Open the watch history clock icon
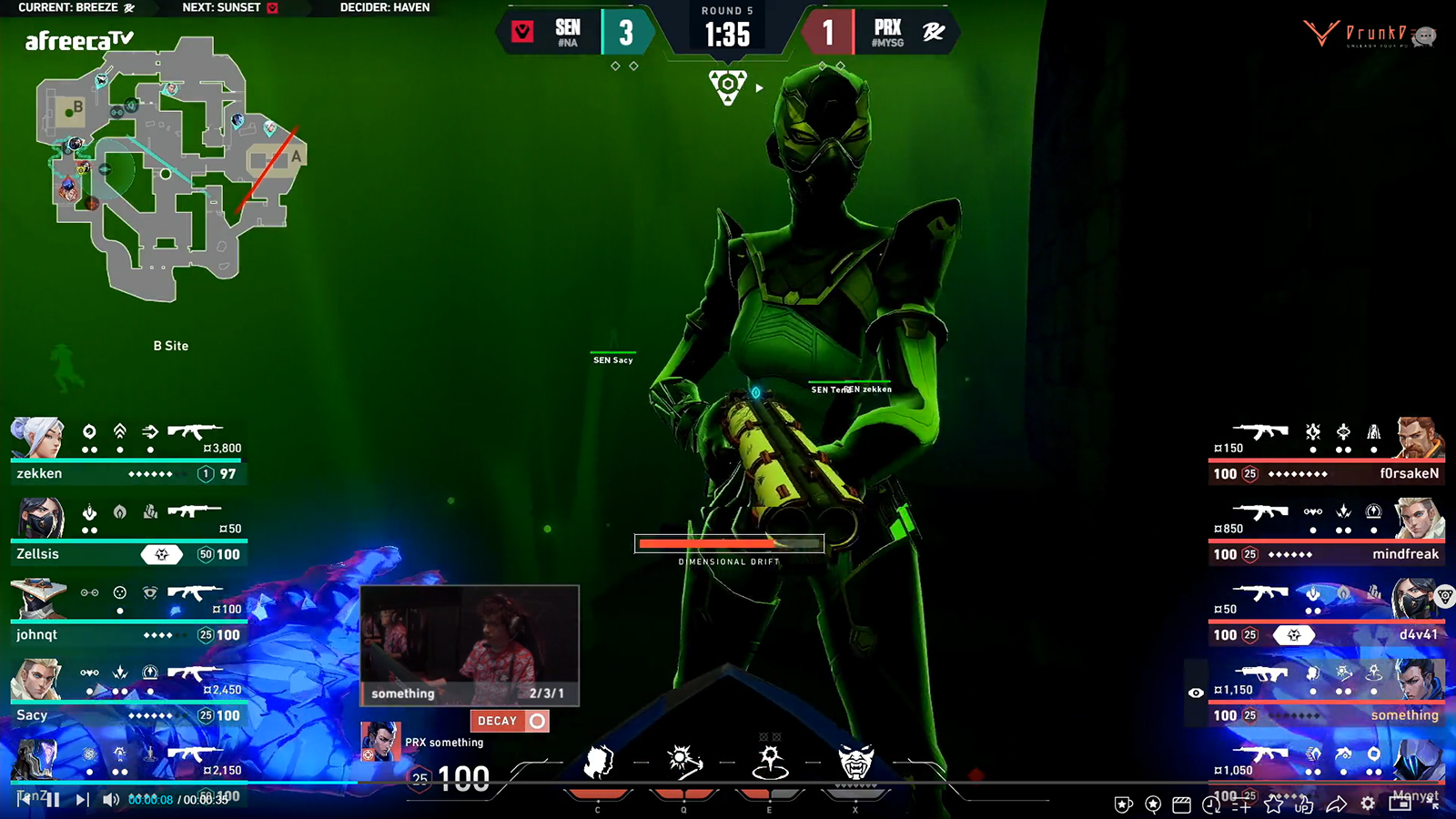Viewport: 1456px width, 819px height. tap(1212, 805)
